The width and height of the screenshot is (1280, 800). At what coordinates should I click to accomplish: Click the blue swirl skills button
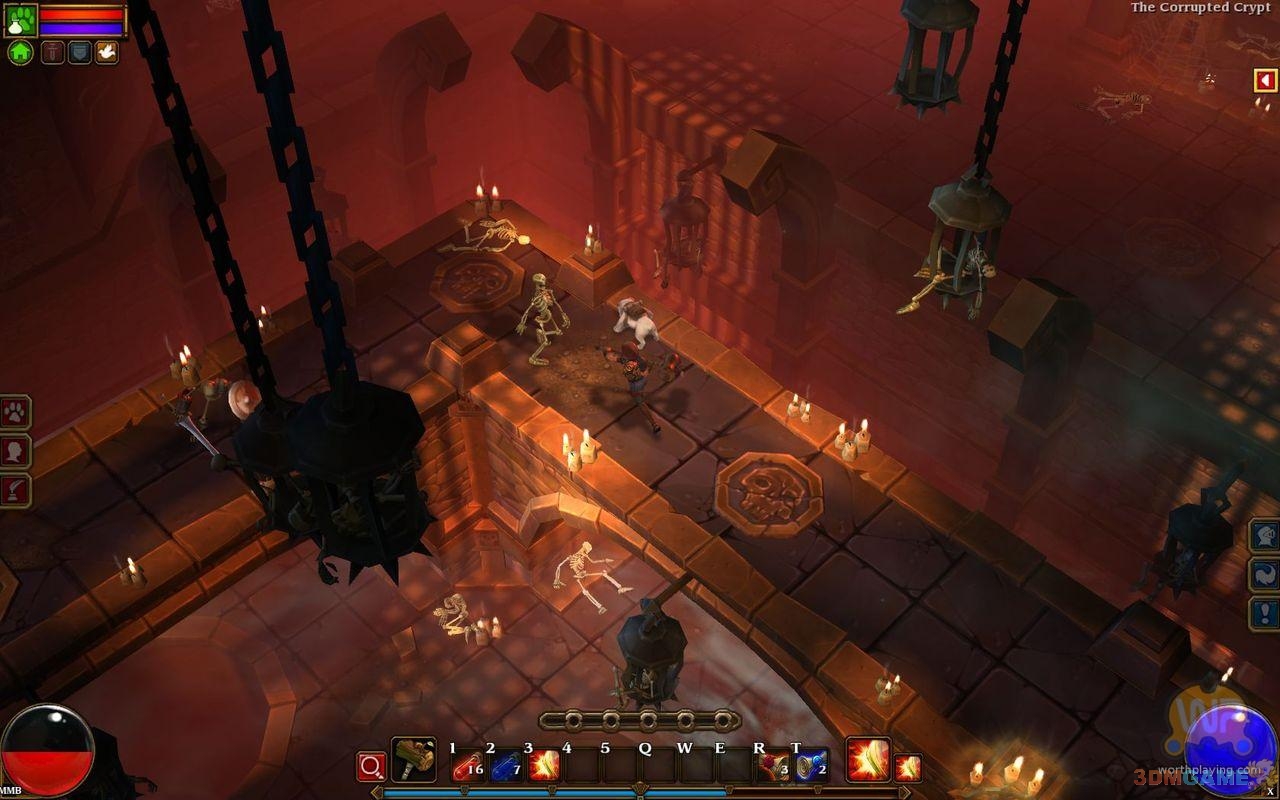1265,574
